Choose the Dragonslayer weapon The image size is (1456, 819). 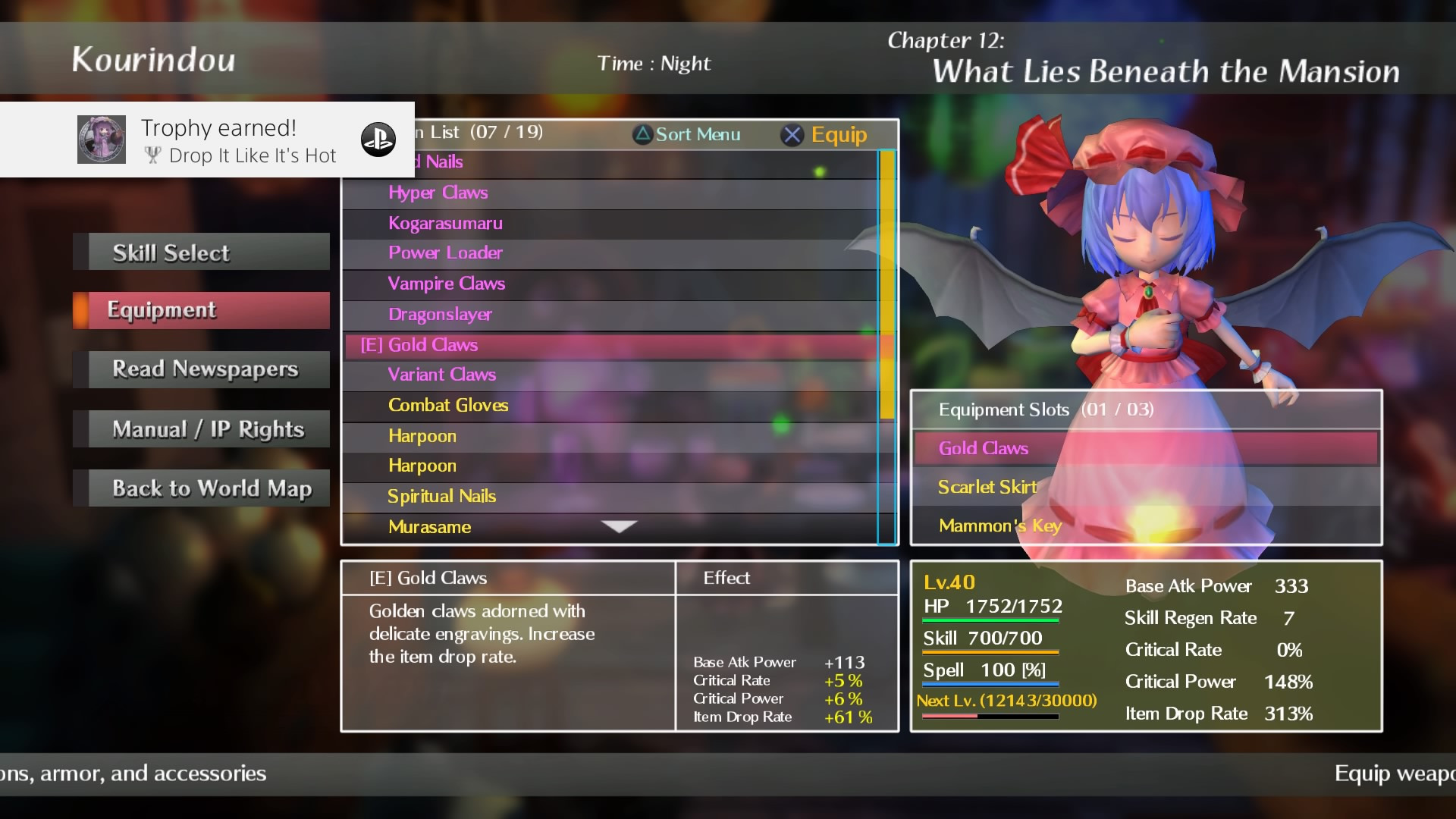[440, 314]
